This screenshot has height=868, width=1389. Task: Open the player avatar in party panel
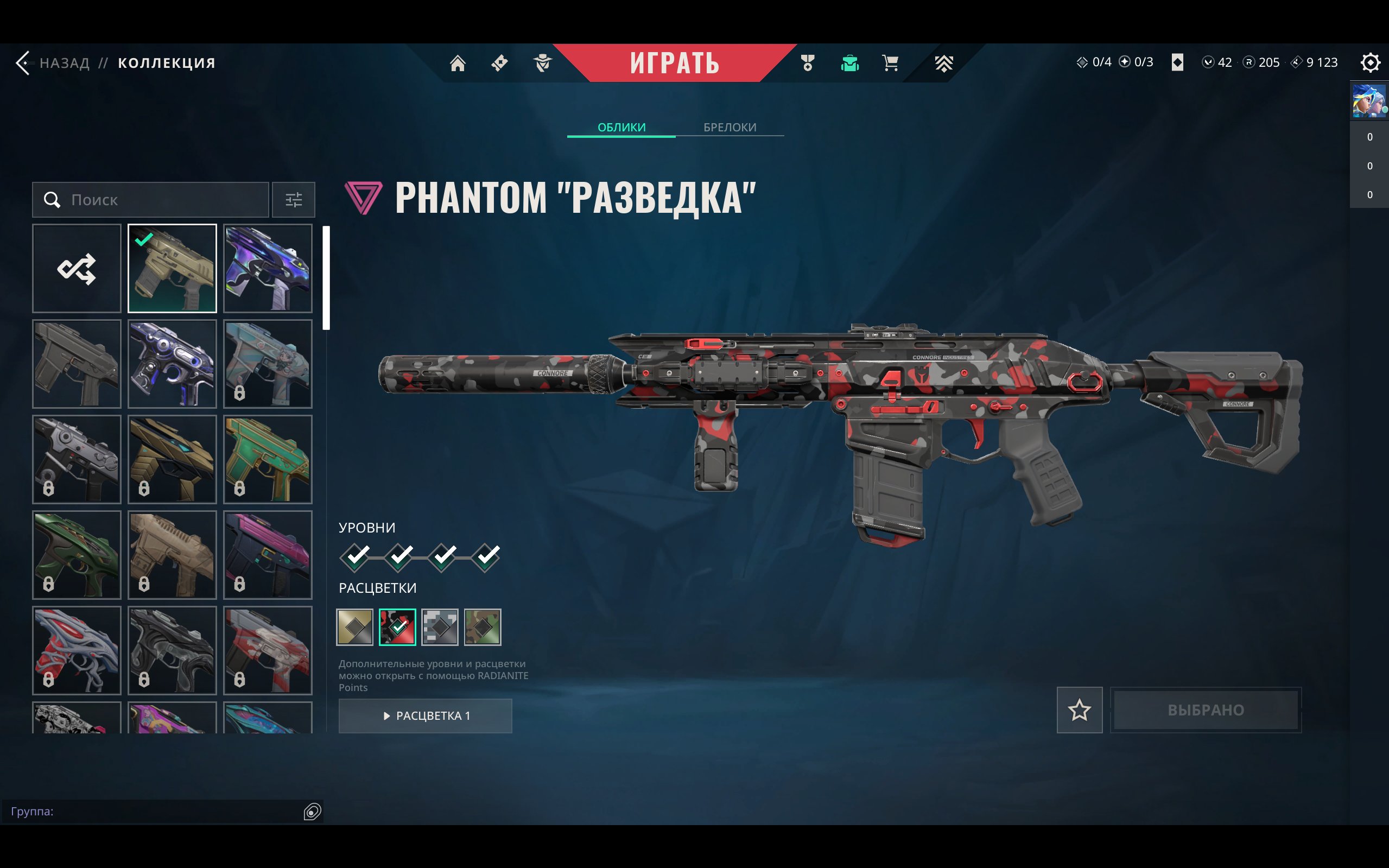pyautogui.click(x=1369, y=102)
